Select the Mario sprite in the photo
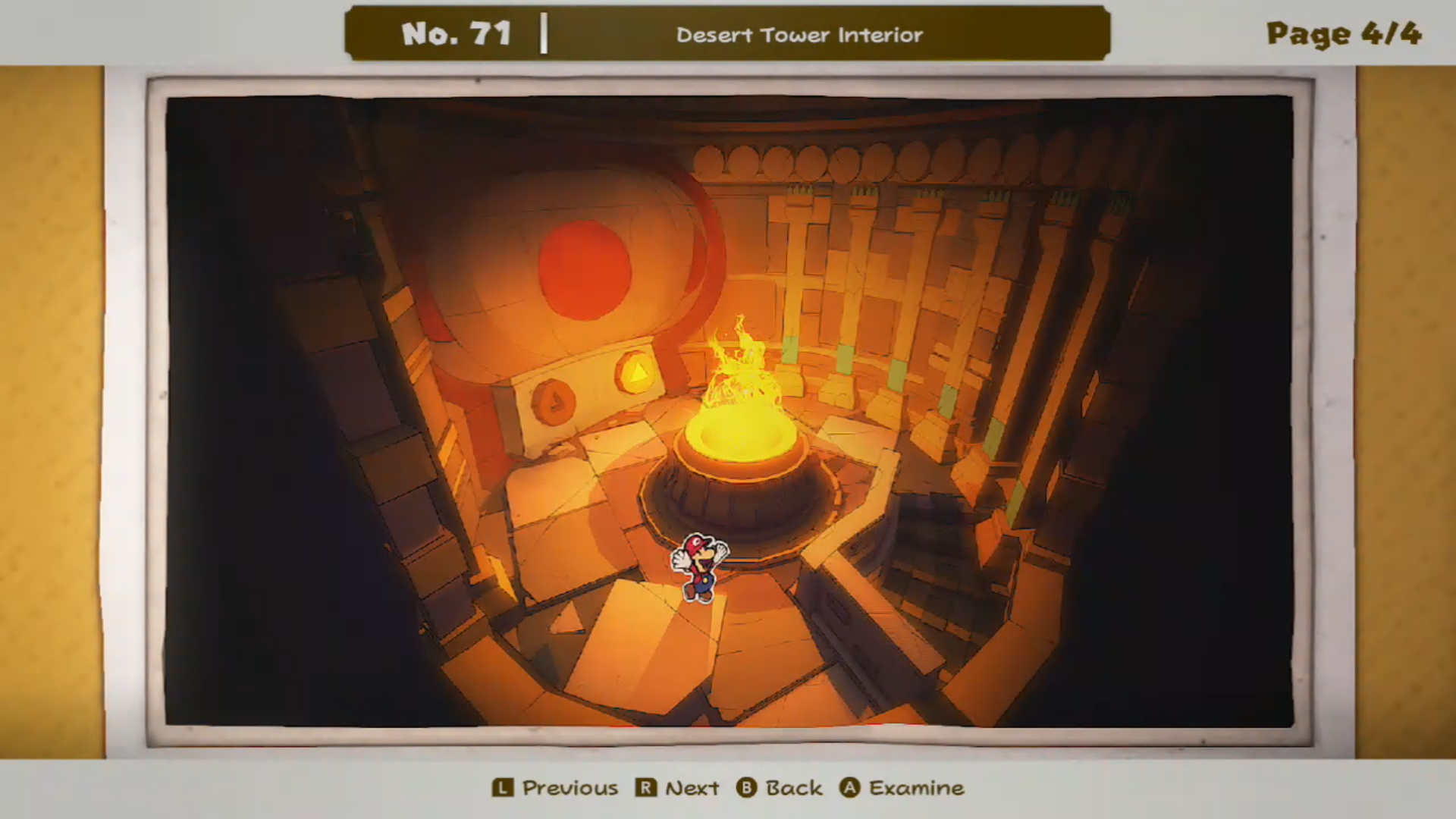 [x=698, y=567]
